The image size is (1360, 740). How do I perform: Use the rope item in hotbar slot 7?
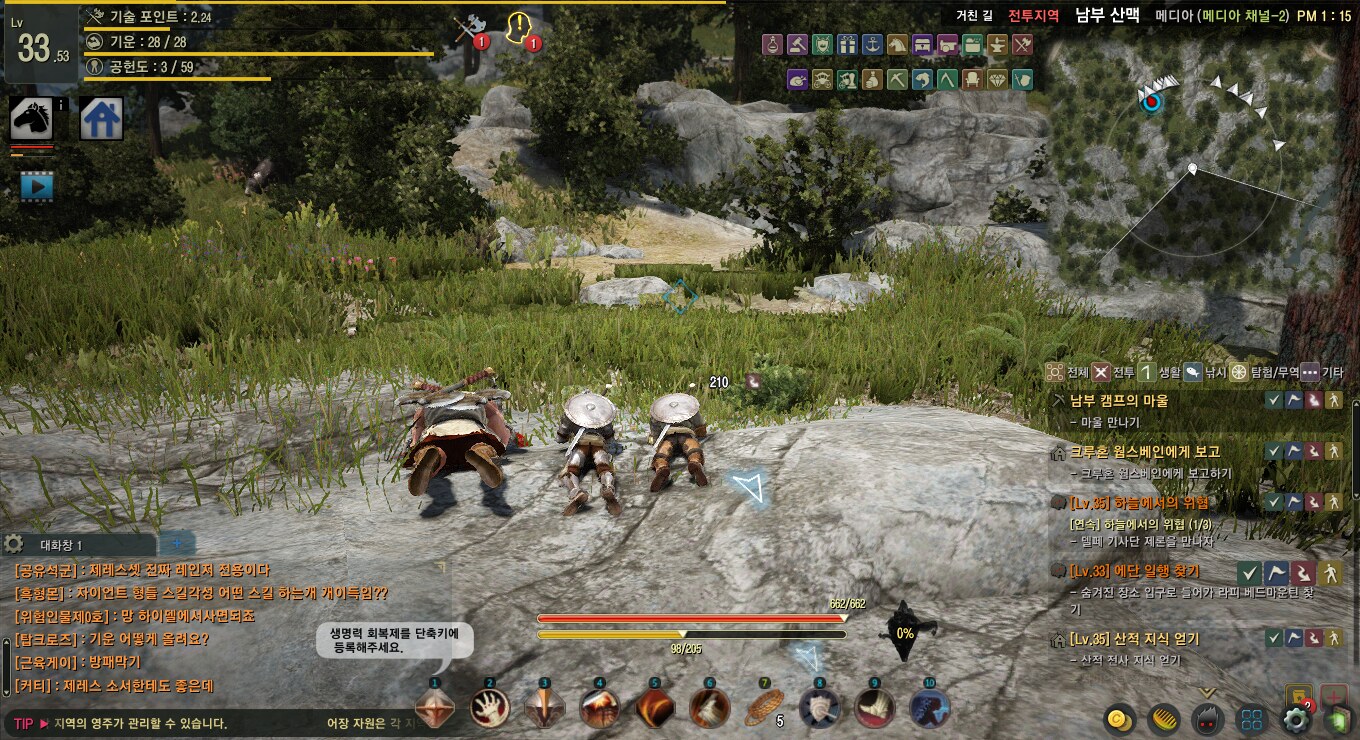pyautogui.click(x=764, y=707)
